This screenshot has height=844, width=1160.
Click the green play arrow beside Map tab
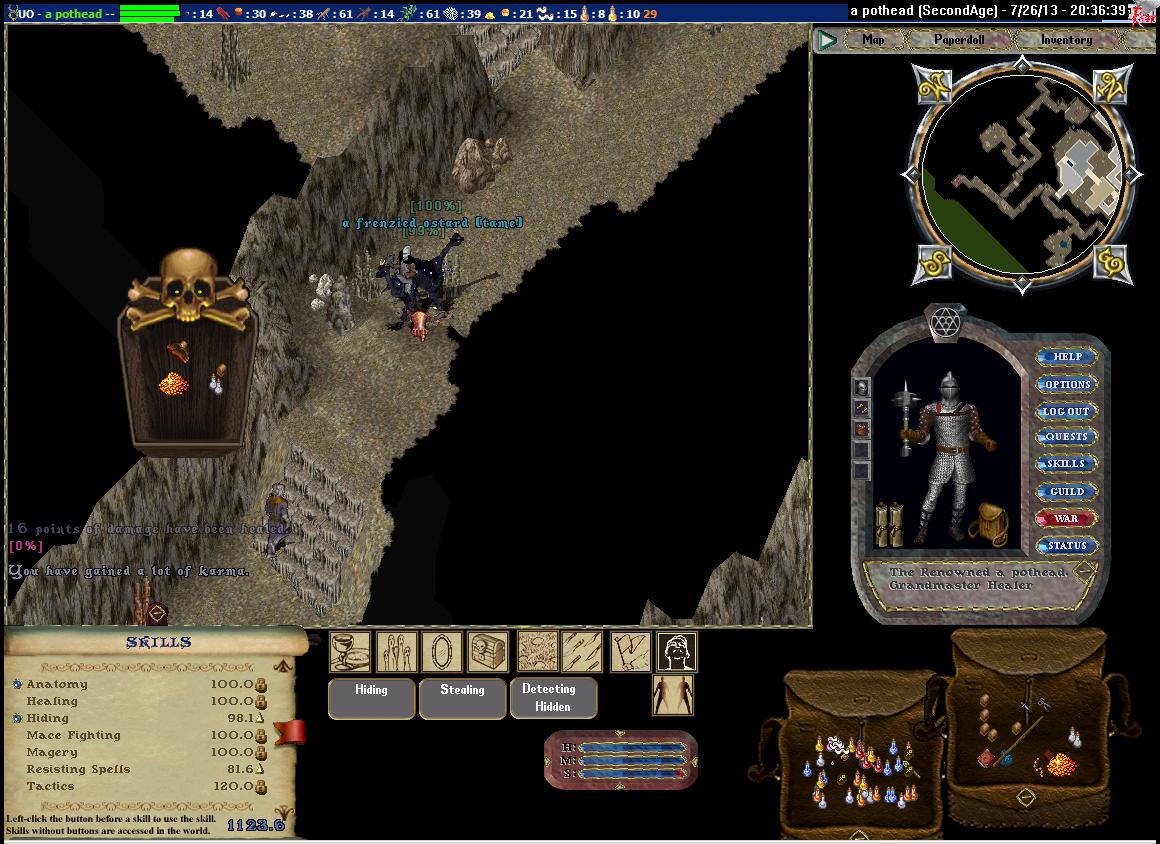click(x=827, y=40)
